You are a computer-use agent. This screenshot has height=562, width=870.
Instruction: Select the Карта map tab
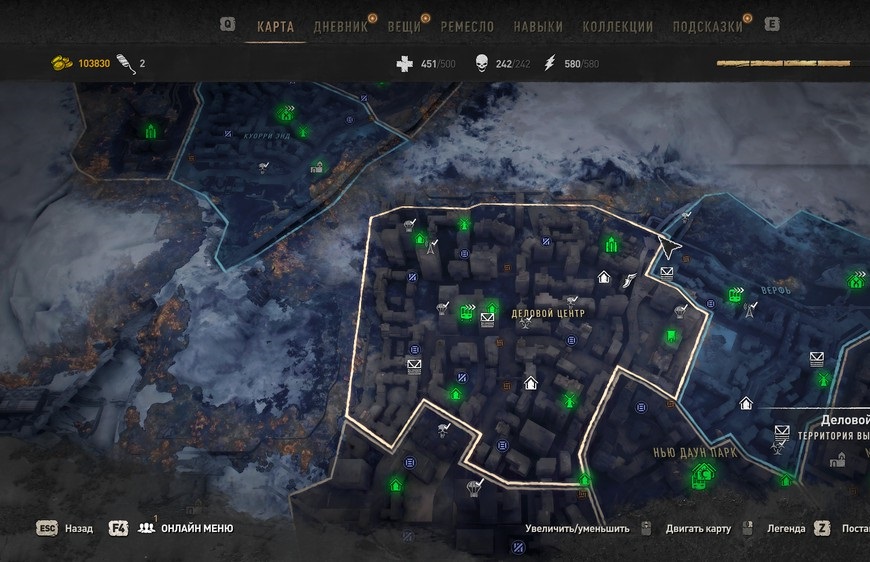pyautogui.click(x=275, y=27)
